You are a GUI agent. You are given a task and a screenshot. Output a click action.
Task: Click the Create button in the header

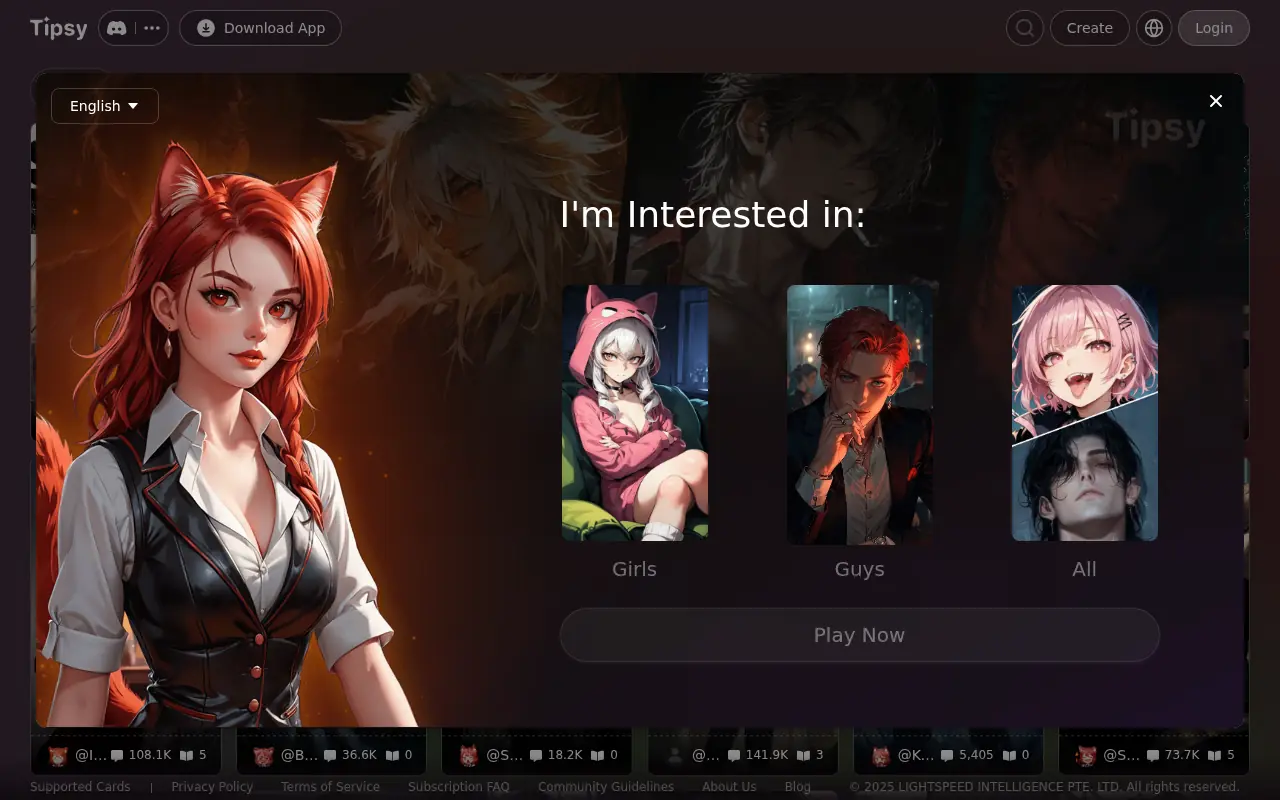[1089, 28]
